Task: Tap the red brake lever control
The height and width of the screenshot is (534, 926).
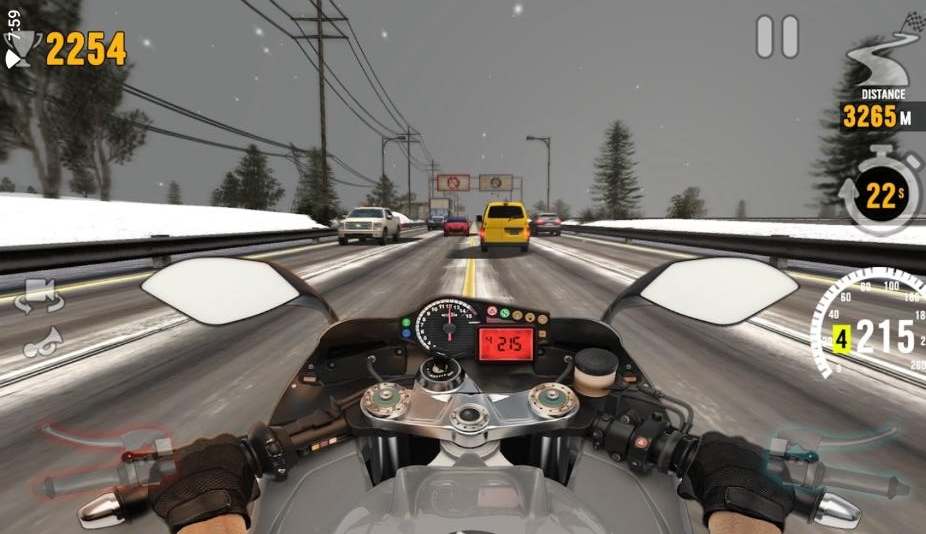Action: (x=103, y=461)
